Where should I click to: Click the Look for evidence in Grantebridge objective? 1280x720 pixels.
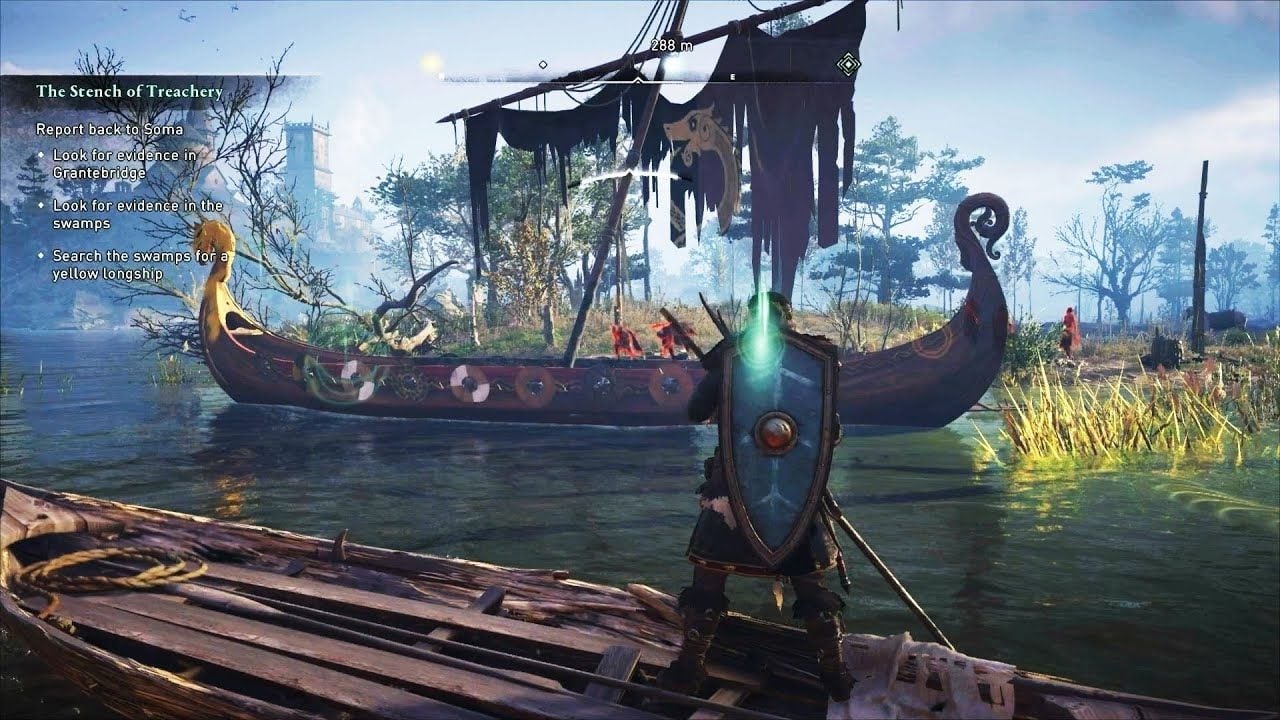coord(124,164)
